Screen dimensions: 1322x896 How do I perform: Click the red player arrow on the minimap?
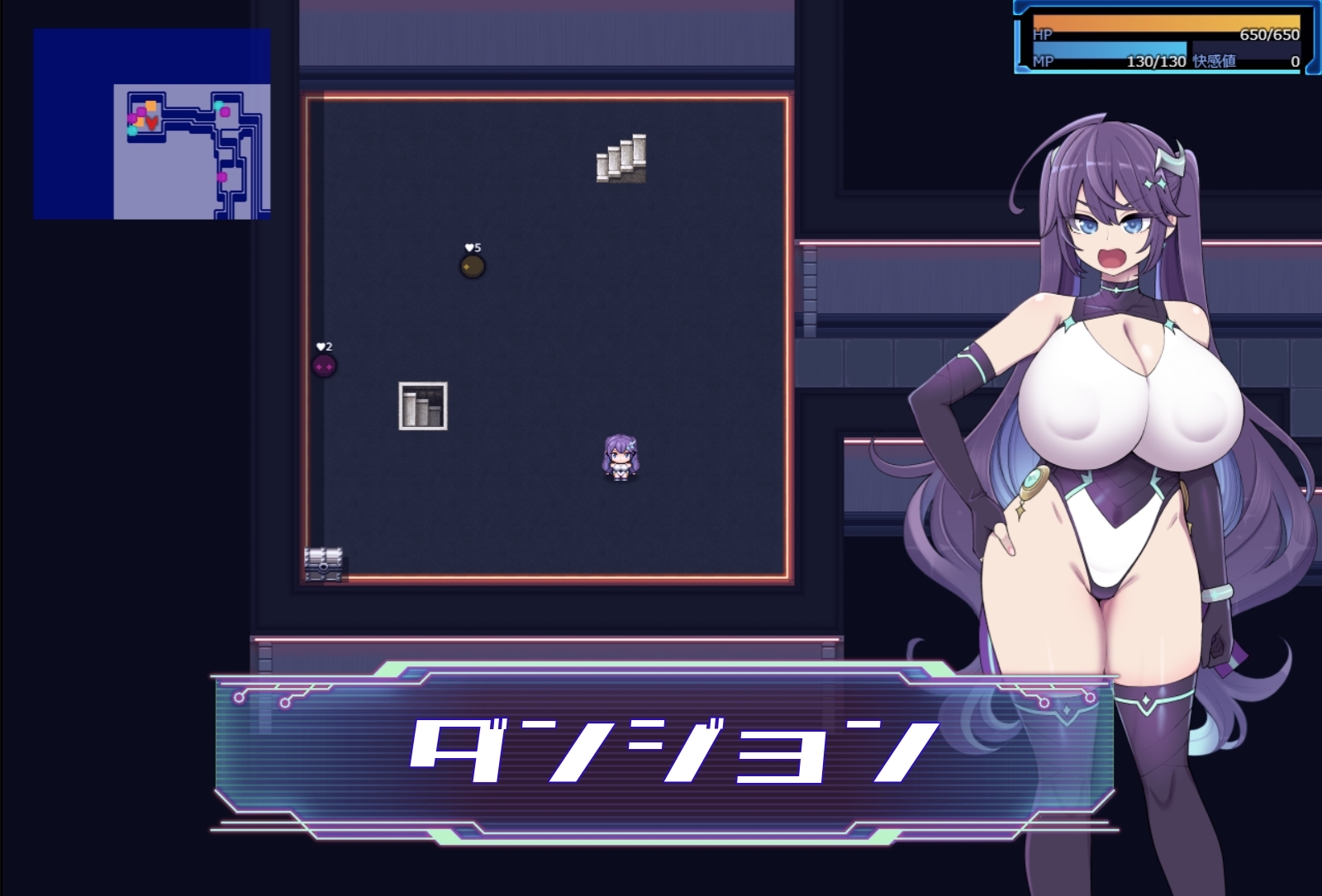[152, 122]
